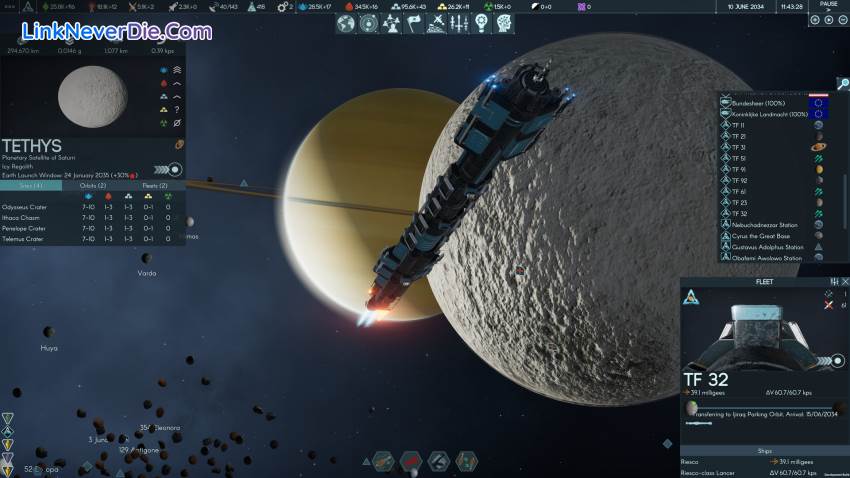Switch to the Orbits (2) tab
Screen dimensions: 850x478
point(93,186)
